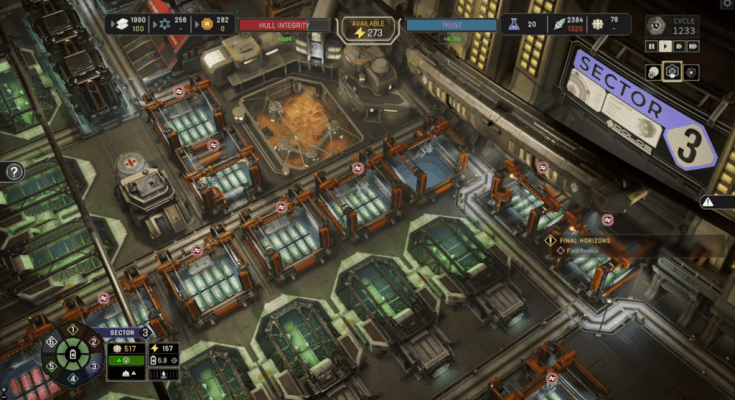Open the warning alert triangle notification
Viewport: 735px width, 400px height.
coord(708,201)
